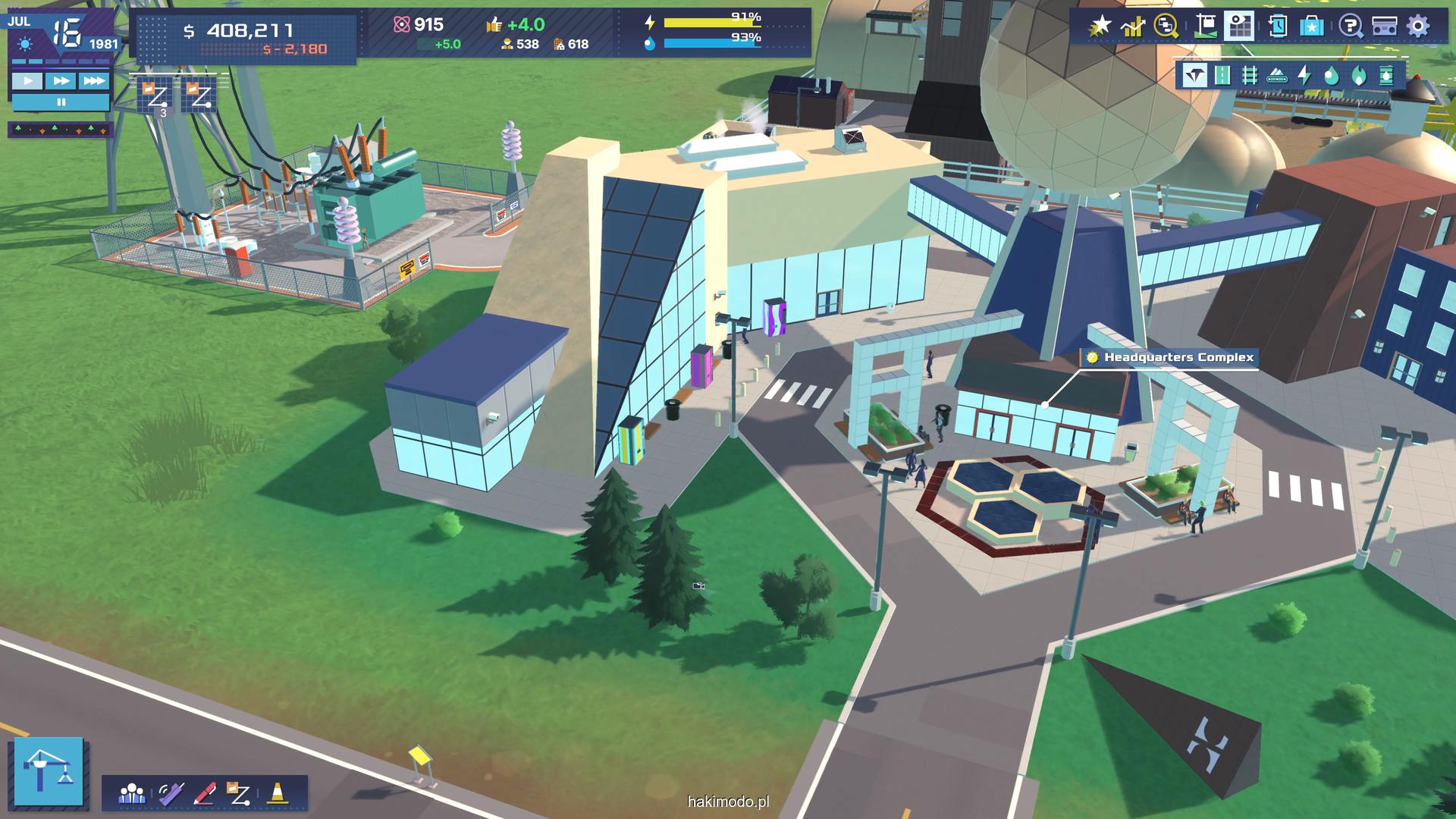Set game speed to normal play

pos(28,81)
